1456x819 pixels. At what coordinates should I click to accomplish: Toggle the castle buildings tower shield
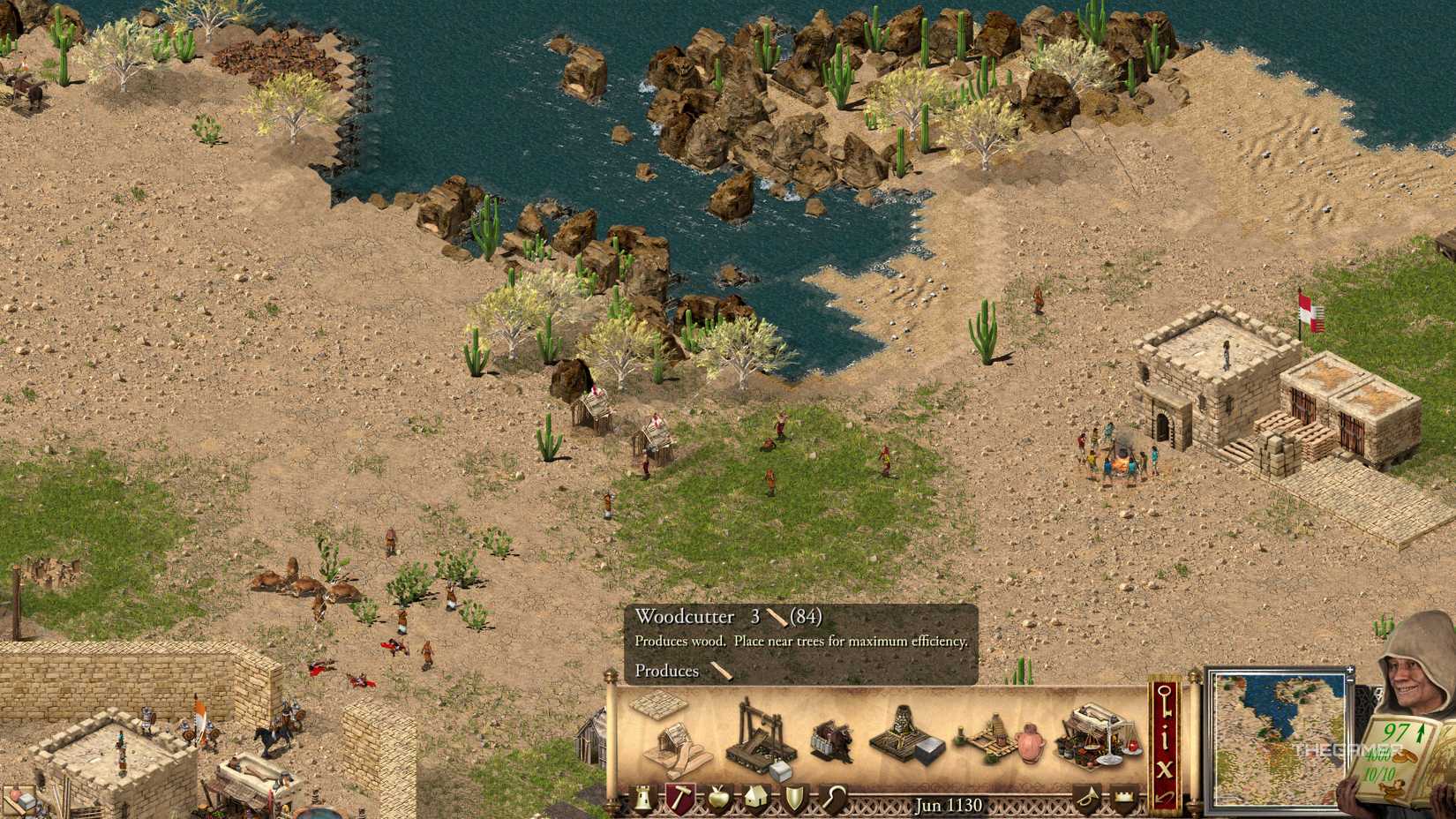[642, 798]
